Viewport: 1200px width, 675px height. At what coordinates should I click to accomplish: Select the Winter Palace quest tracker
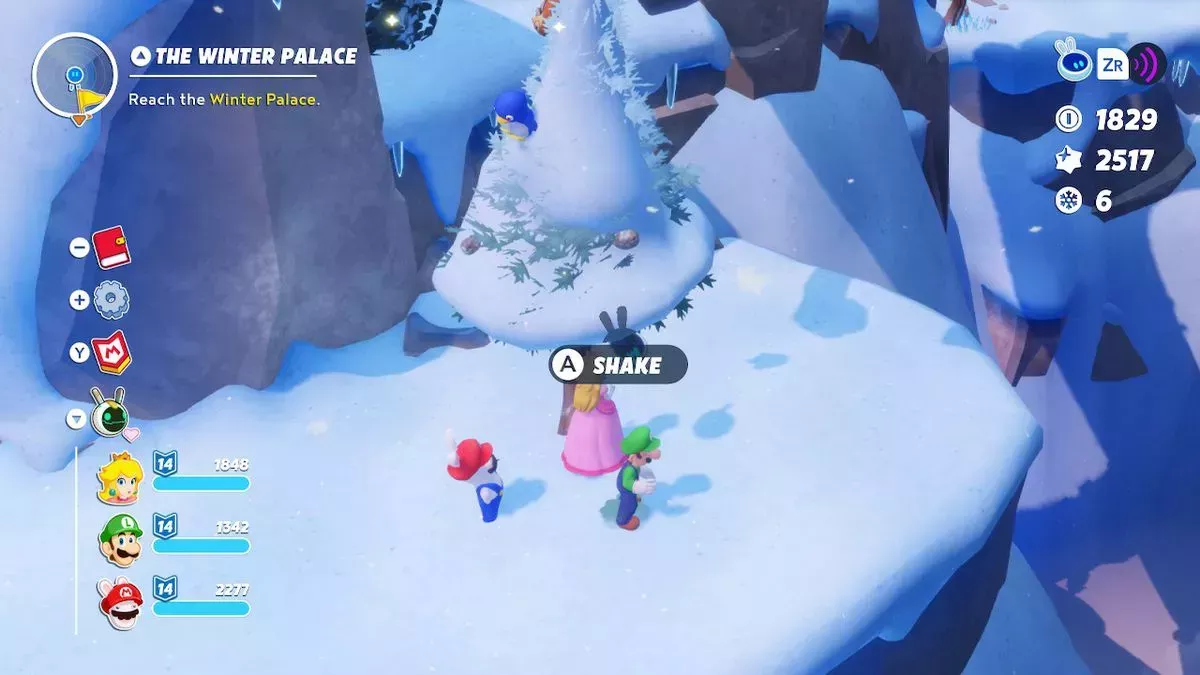(x=243, y=56)
